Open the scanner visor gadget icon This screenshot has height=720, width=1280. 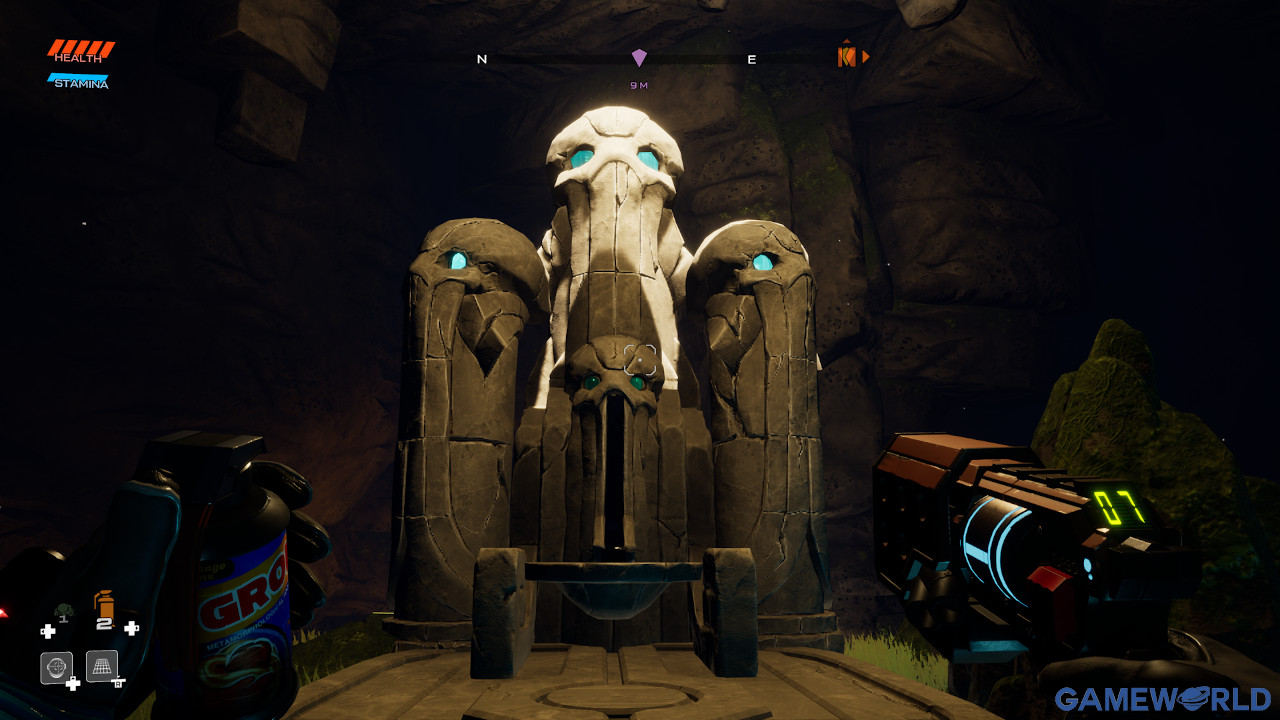coord(57,665)
